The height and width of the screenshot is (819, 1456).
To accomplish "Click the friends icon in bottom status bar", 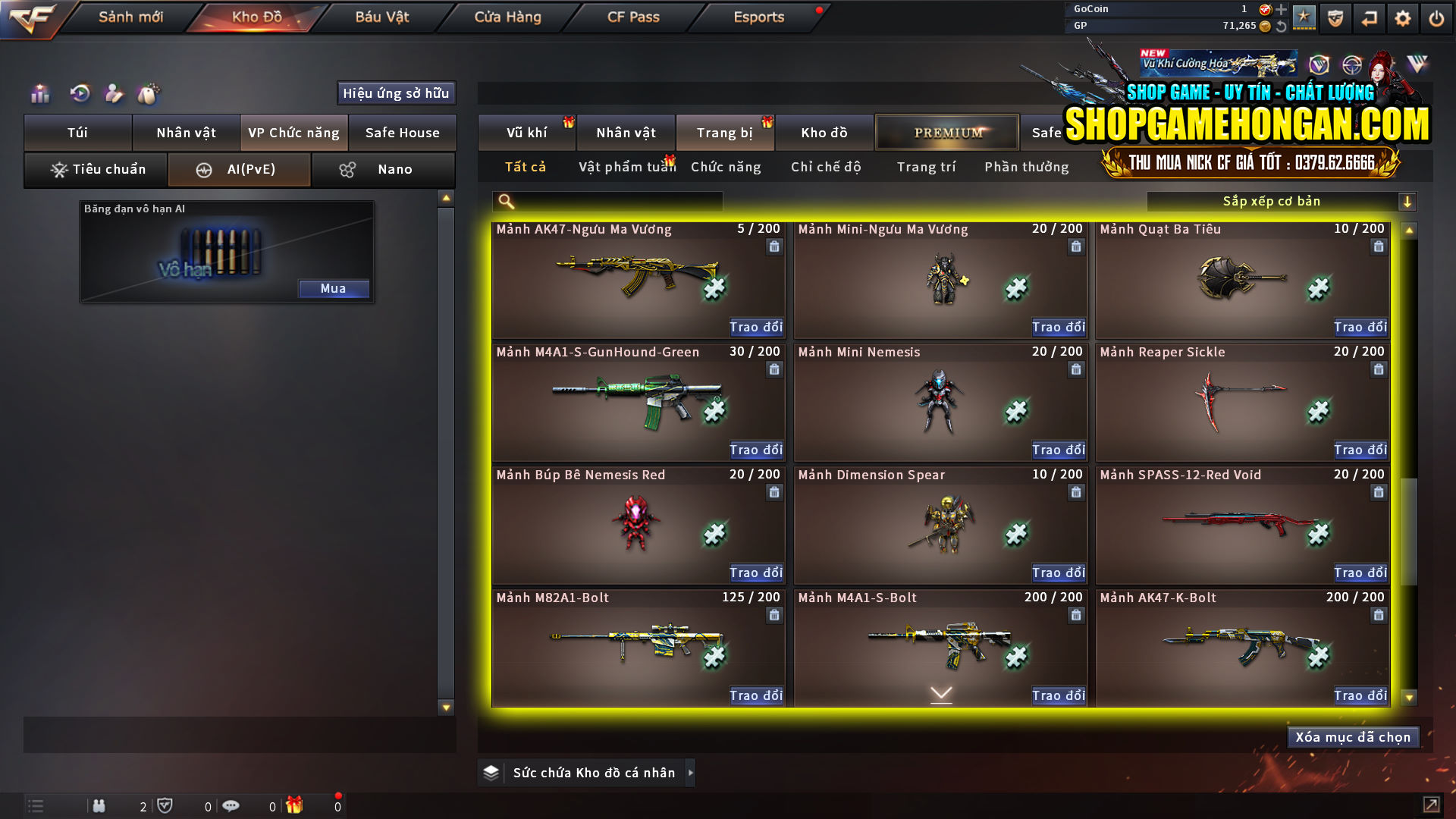I will (x=99, y=806).
